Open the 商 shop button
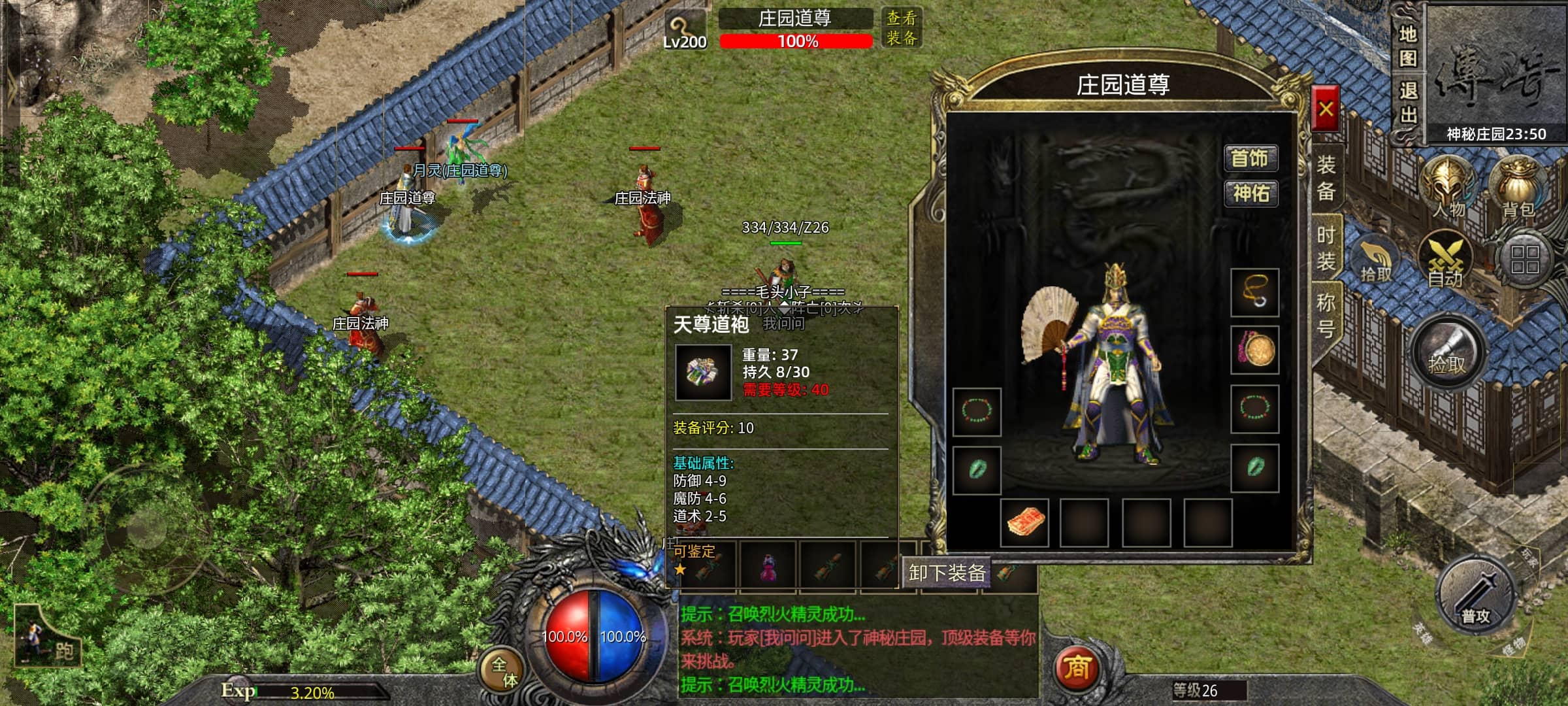1568x706 pixels. (1076, 668)
